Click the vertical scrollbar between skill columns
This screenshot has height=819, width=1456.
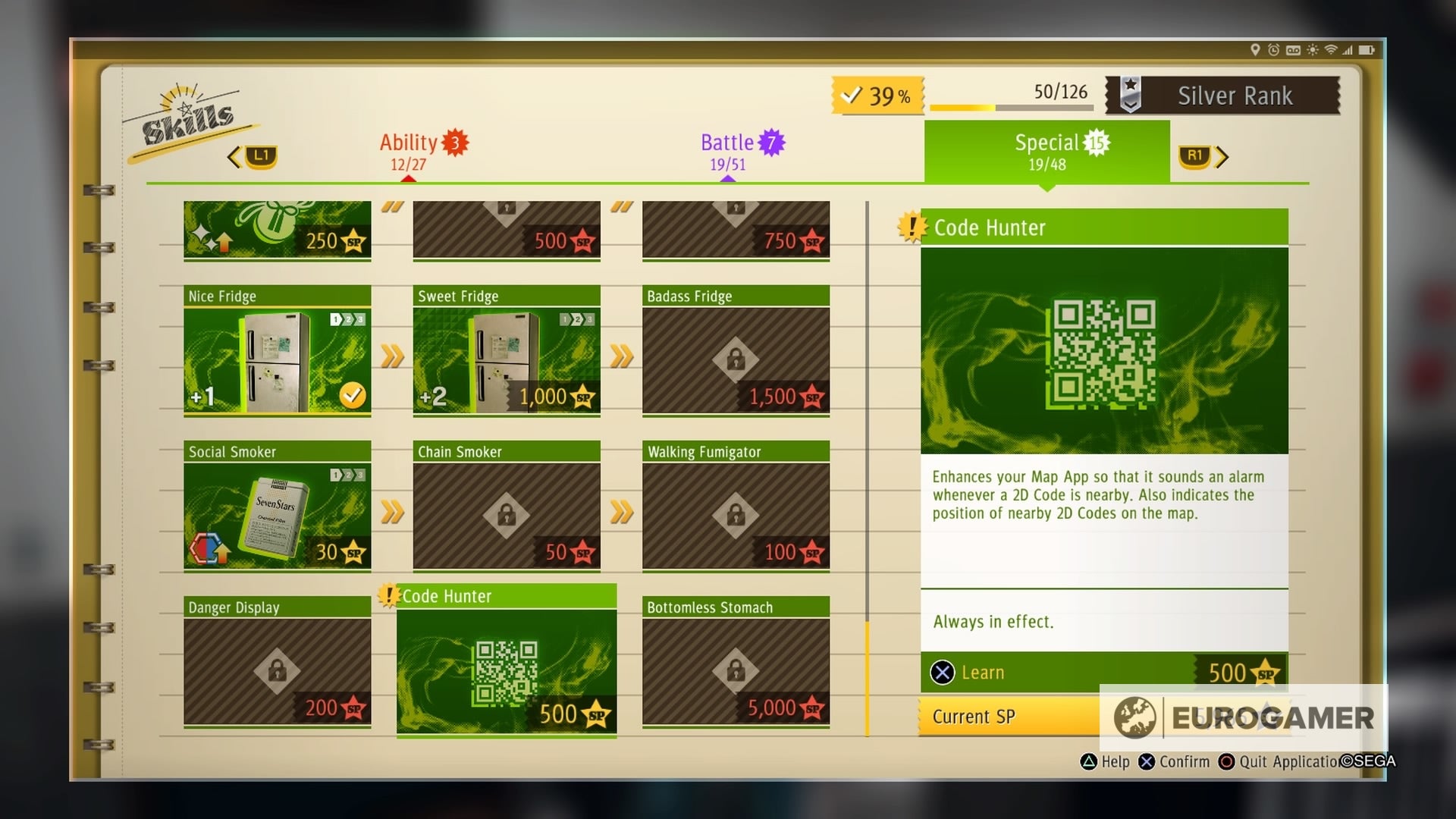[x=866, y=470]
